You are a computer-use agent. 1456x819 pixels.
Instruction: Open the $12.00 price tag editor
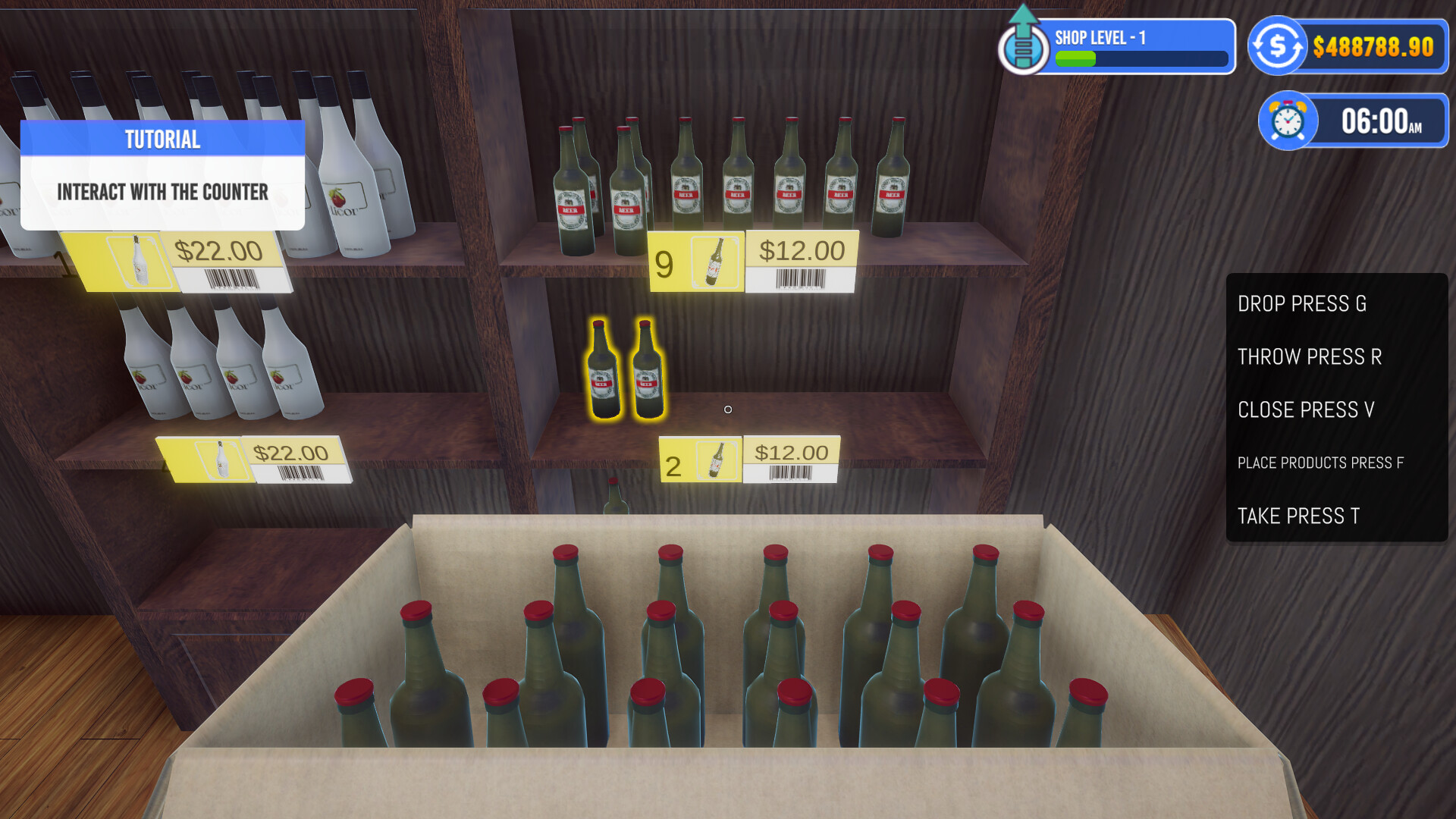coord(802,249)
